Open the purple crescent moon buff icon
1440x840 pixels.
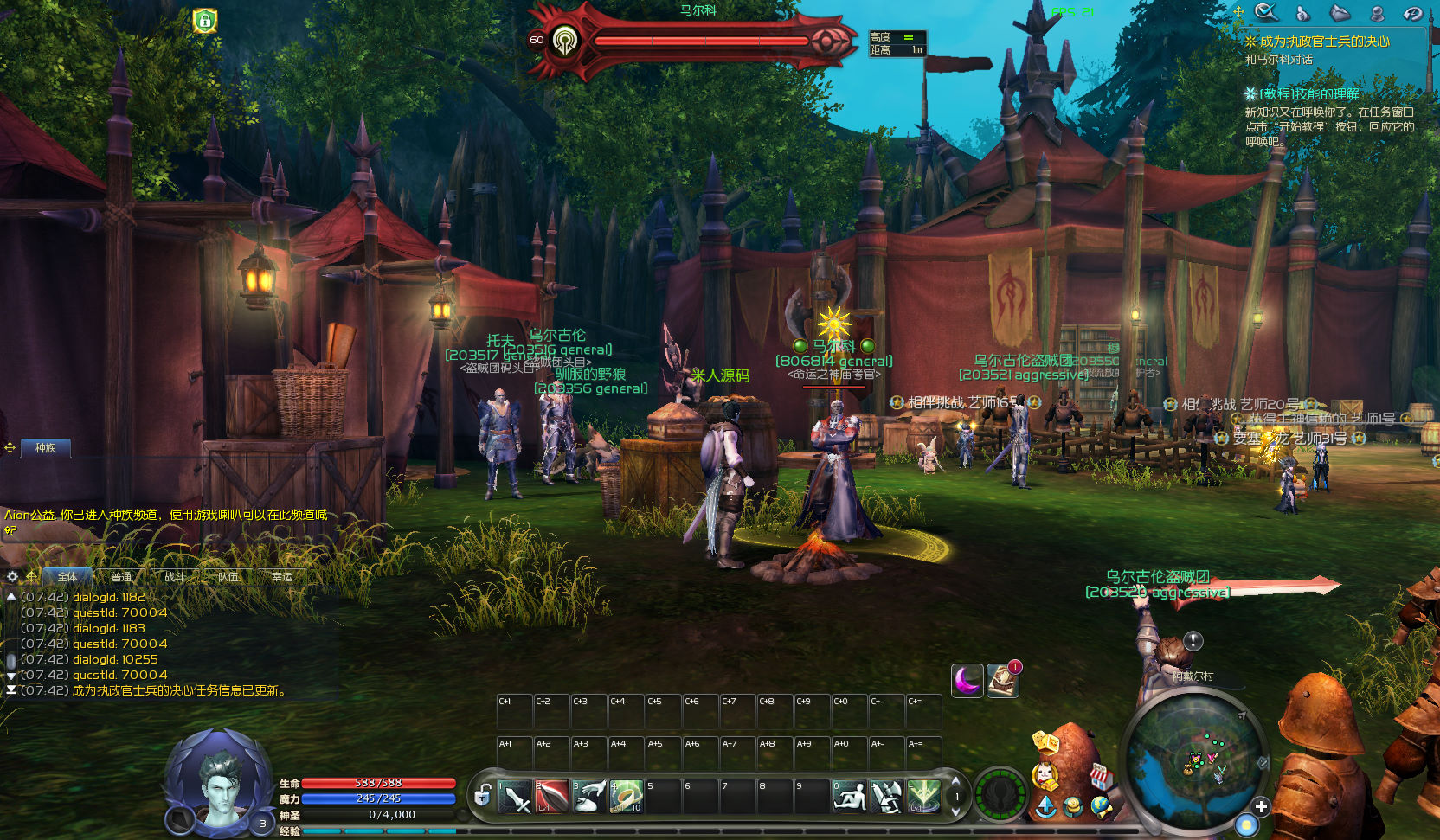coord(967,680)
